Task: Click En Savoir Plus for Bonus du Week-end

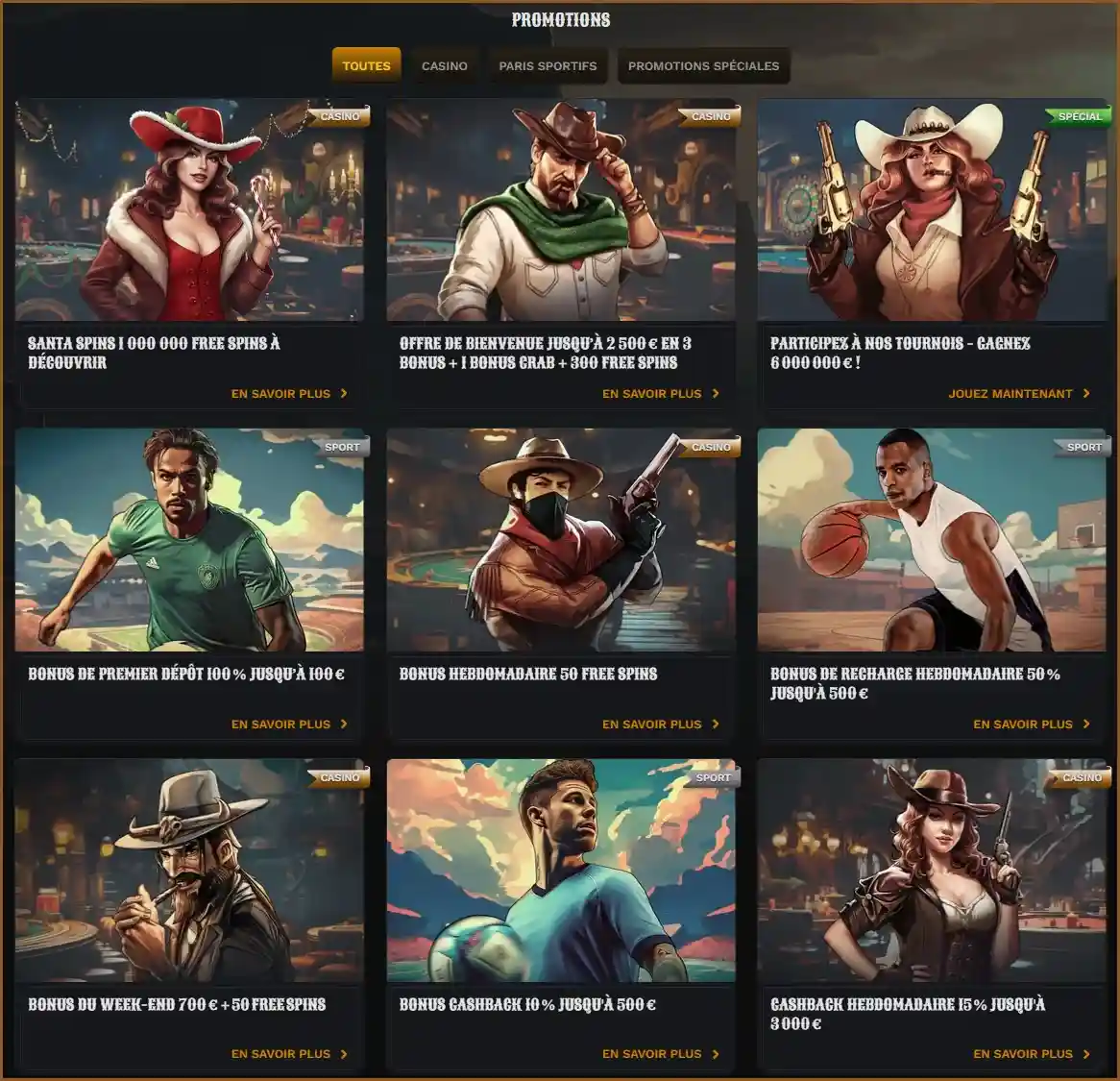Action: click(289, 1053)
